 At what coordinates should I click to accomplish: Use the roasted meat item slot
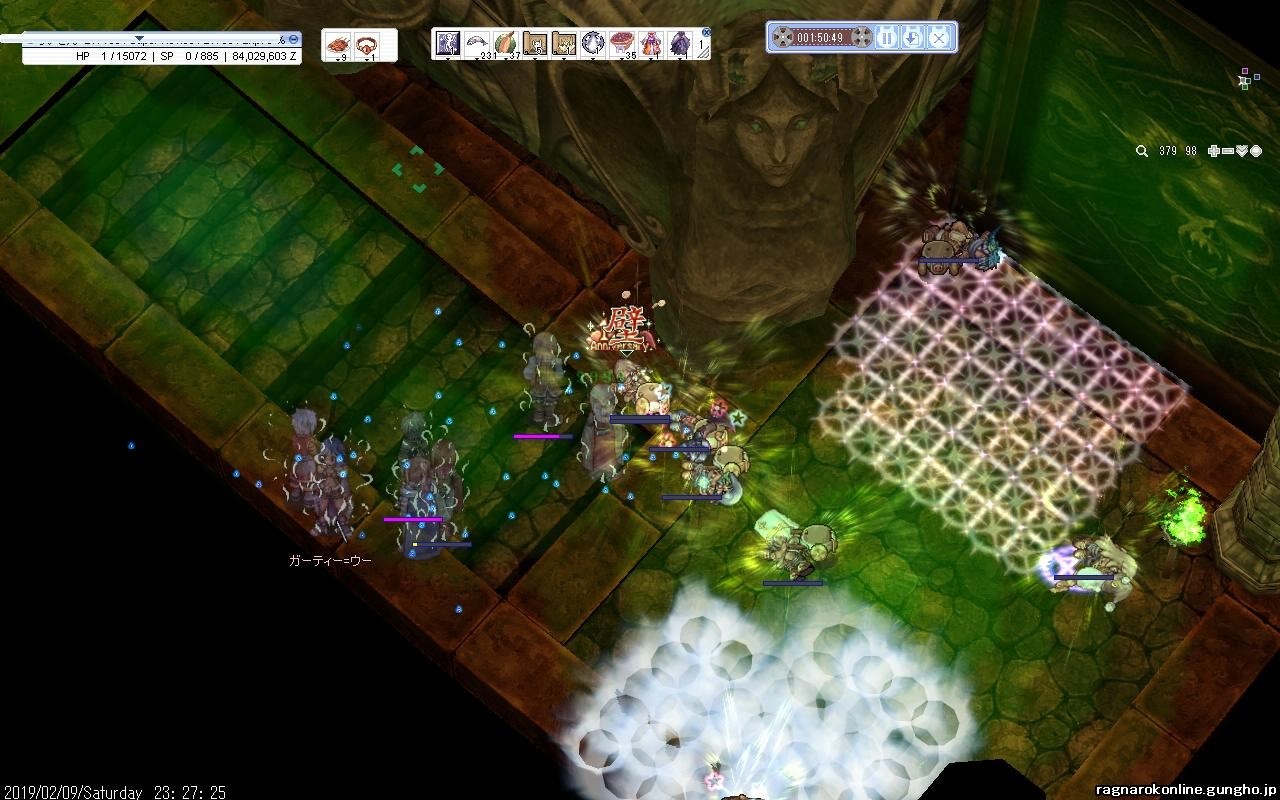(x=340, y=45)
